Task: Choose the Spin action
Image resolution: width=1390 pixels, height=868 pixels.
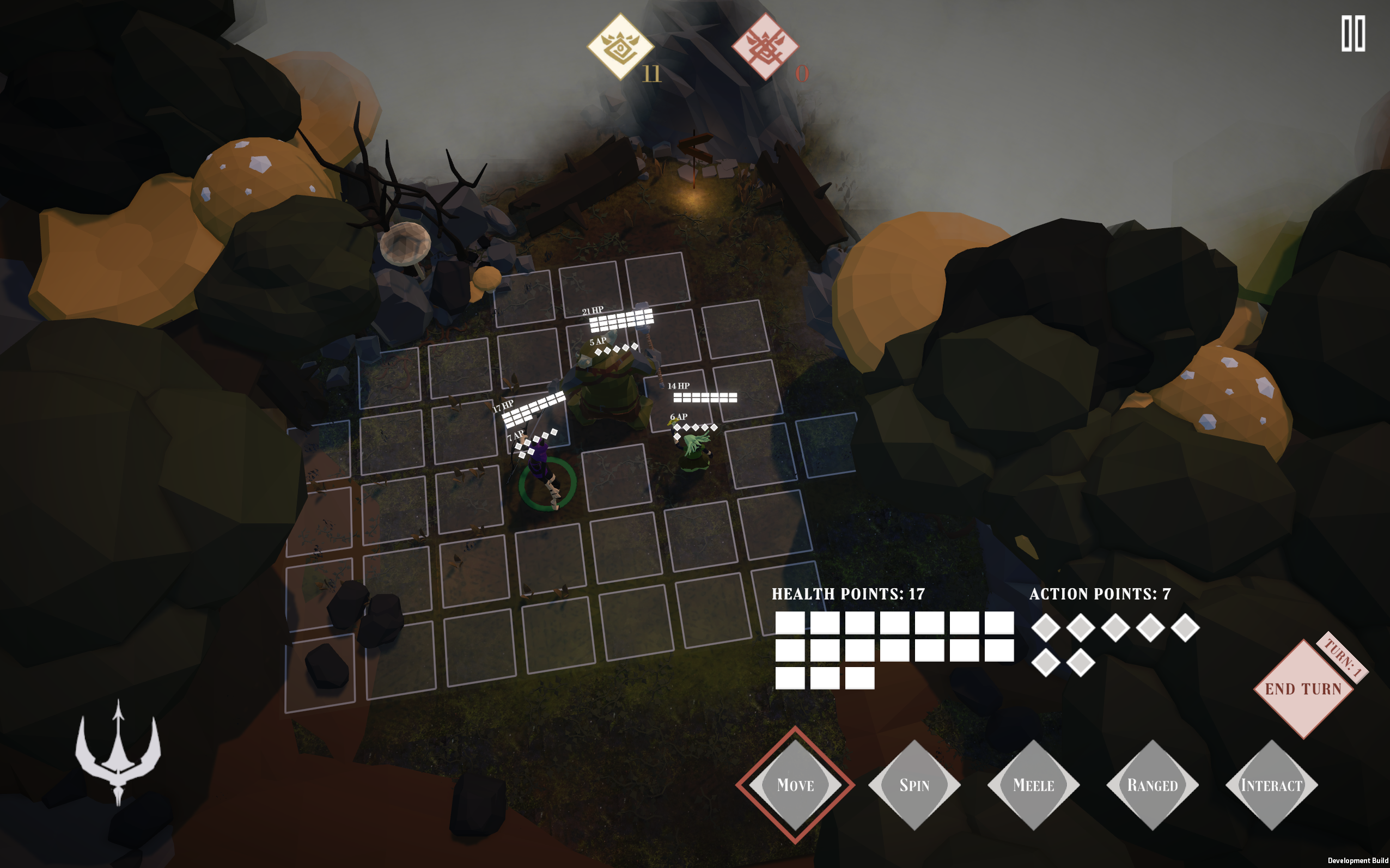Action: tap(914, 785)
